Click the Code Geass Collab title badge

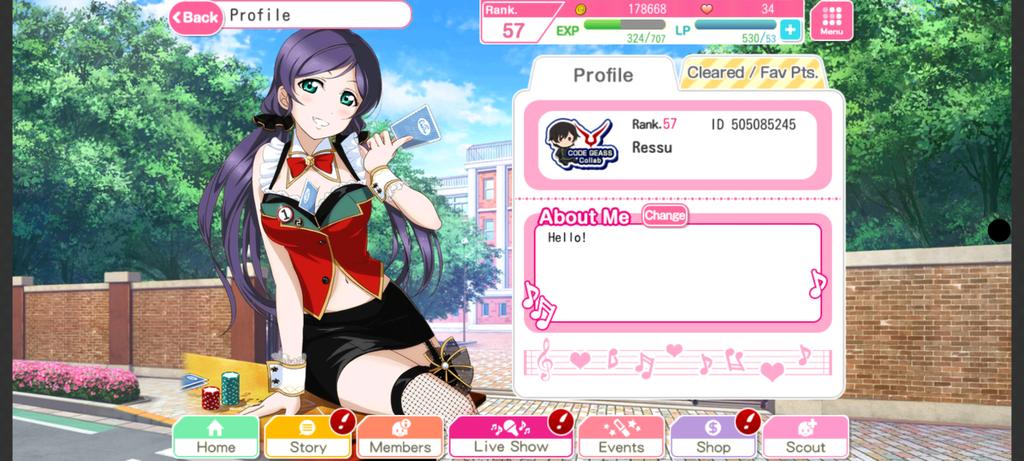point(581,144)
